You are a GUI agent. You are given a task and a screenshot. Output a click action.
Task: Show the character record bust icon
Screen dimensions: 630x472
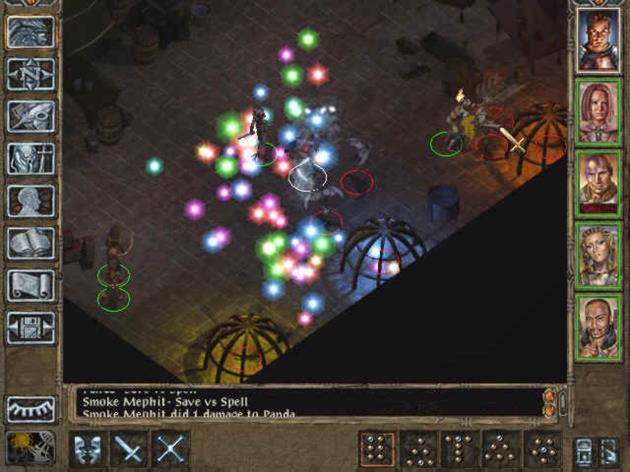(31, 200)
